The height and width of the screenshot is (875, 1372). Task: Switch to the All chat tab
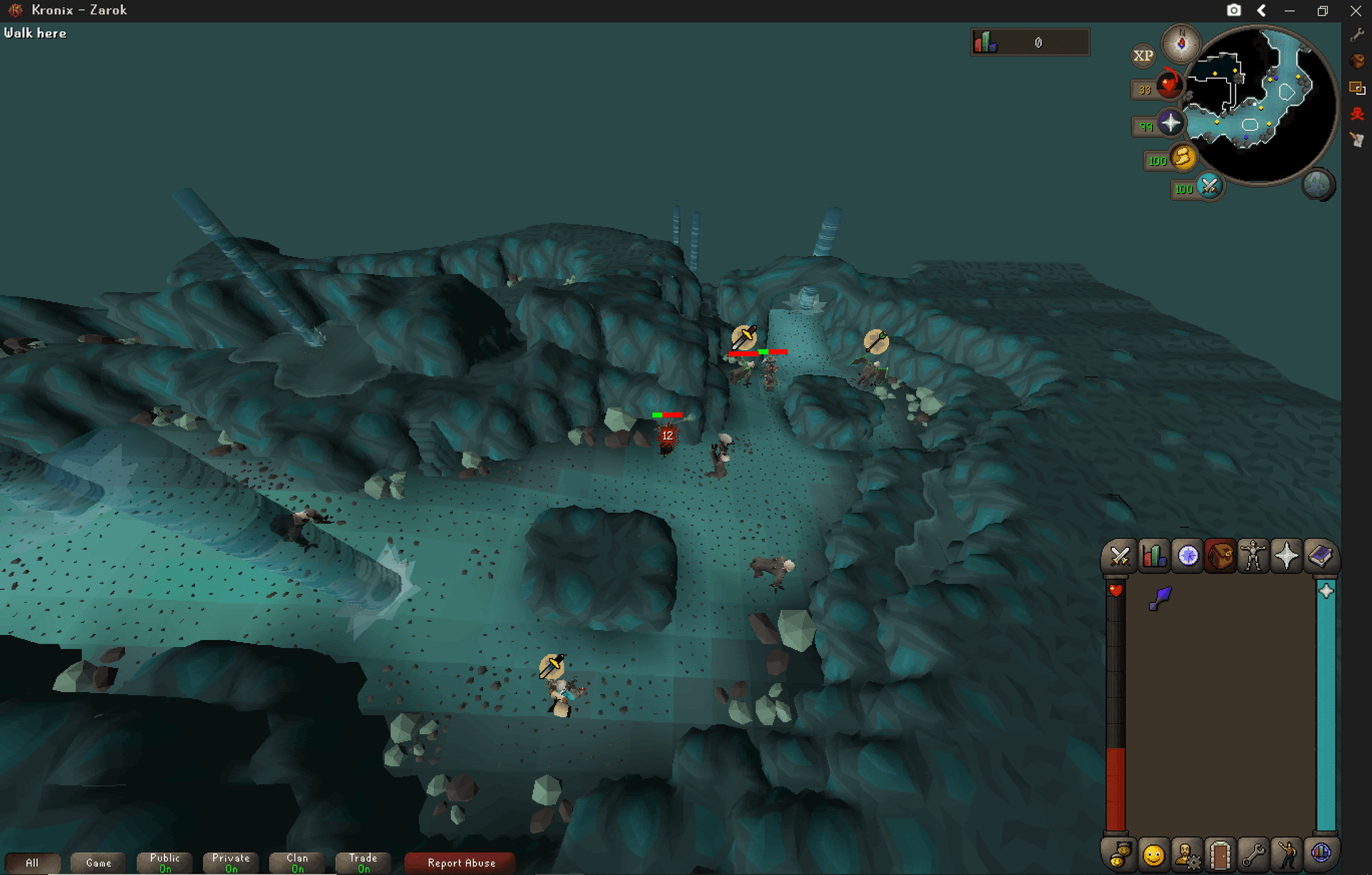33,862
